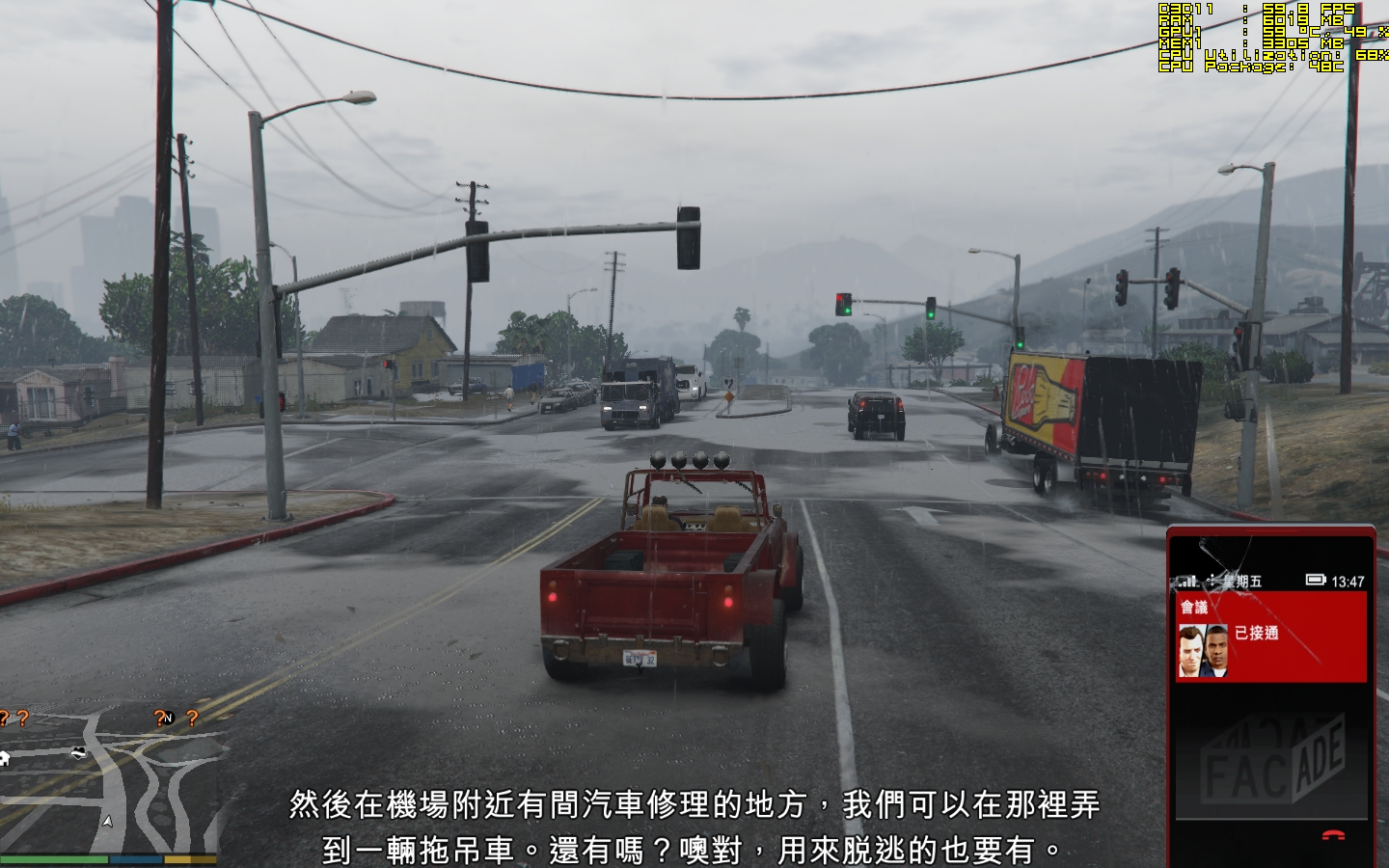Click the 已接通 call status label
Image resolution: width=1389 pixels, height=868 pixels.
1257,634
